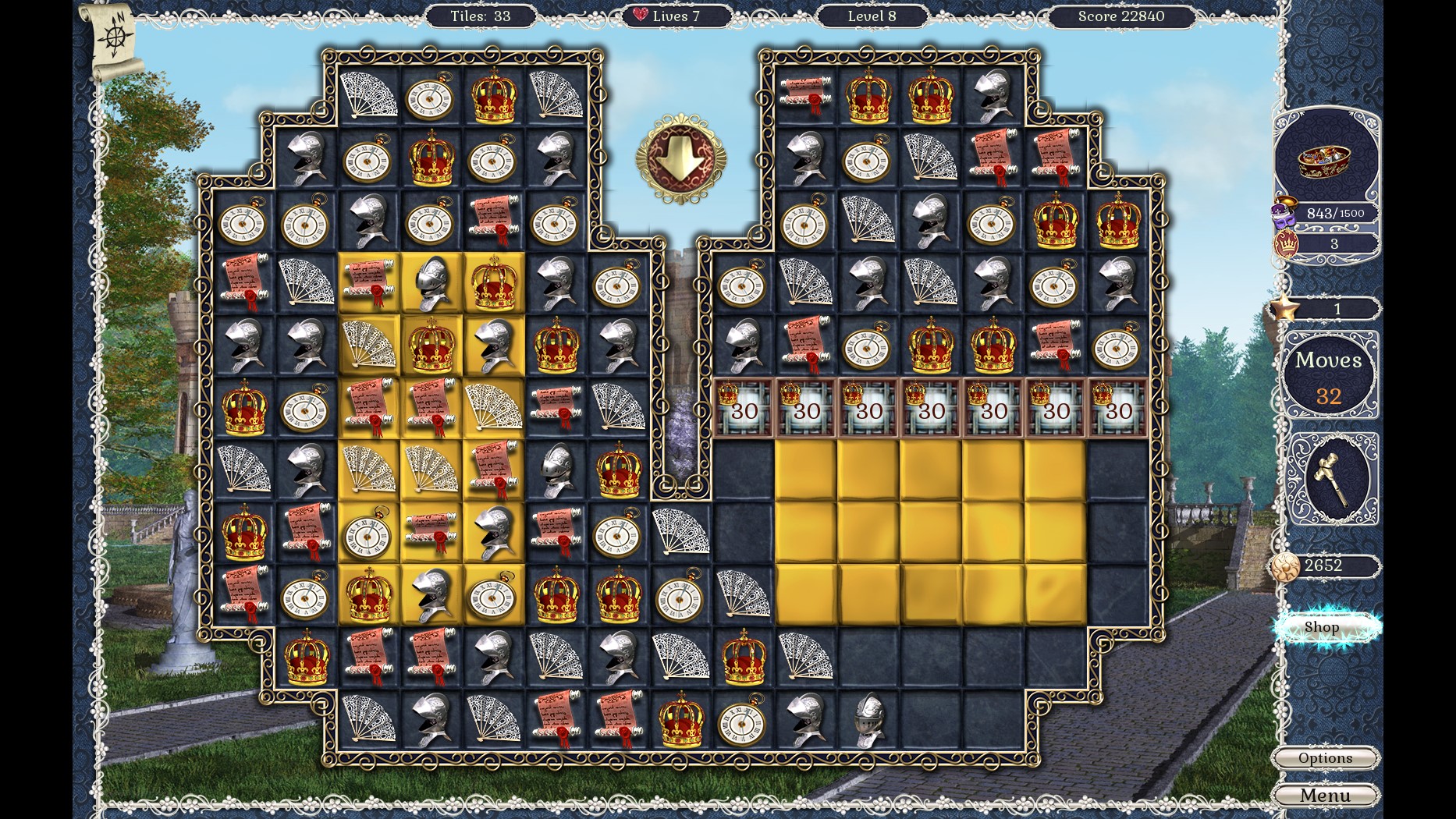Open the Menu

click(x=1326, y=796)
